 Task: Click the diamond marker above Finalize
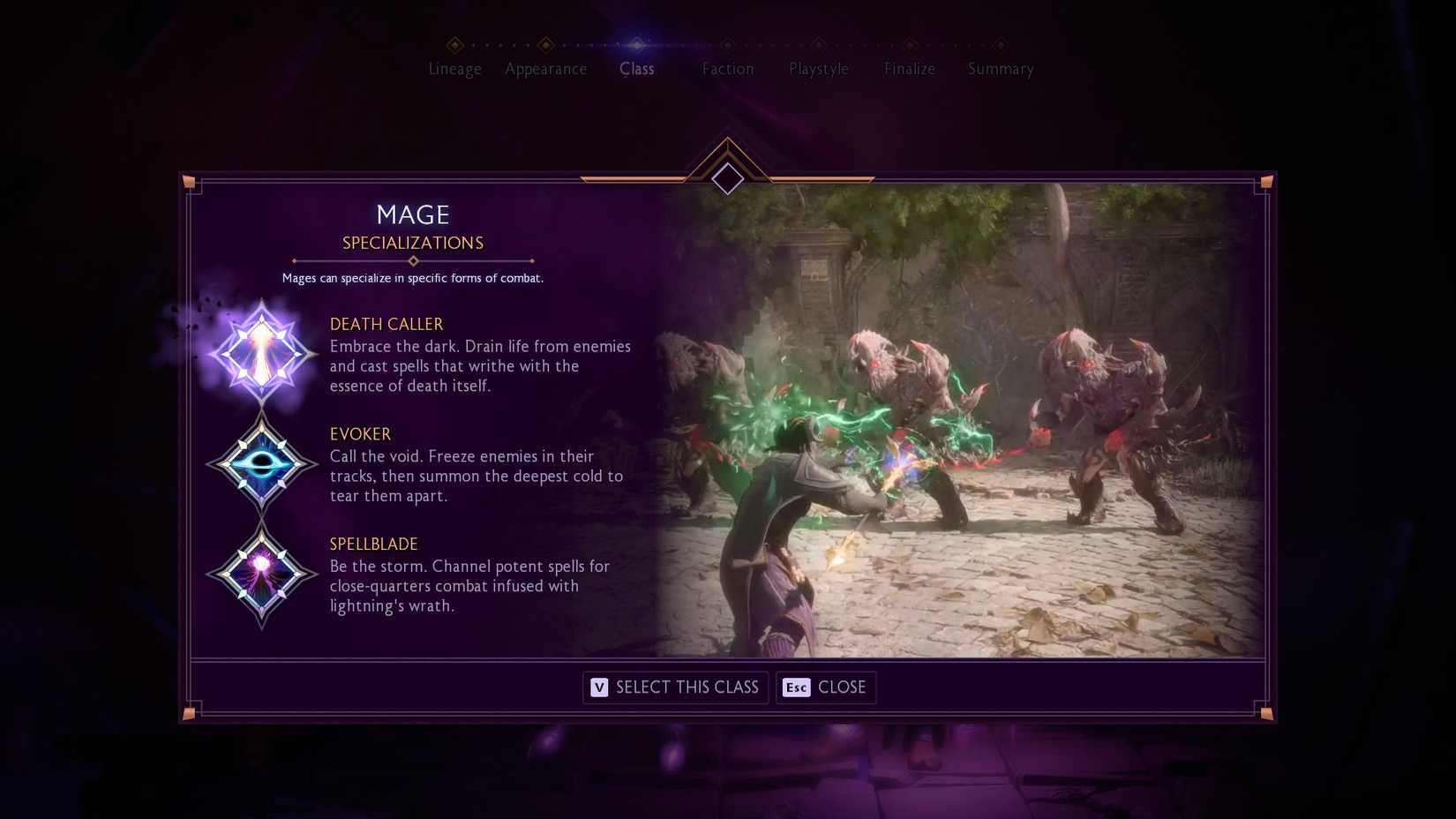pyautogui.click(x=909, y=43)
